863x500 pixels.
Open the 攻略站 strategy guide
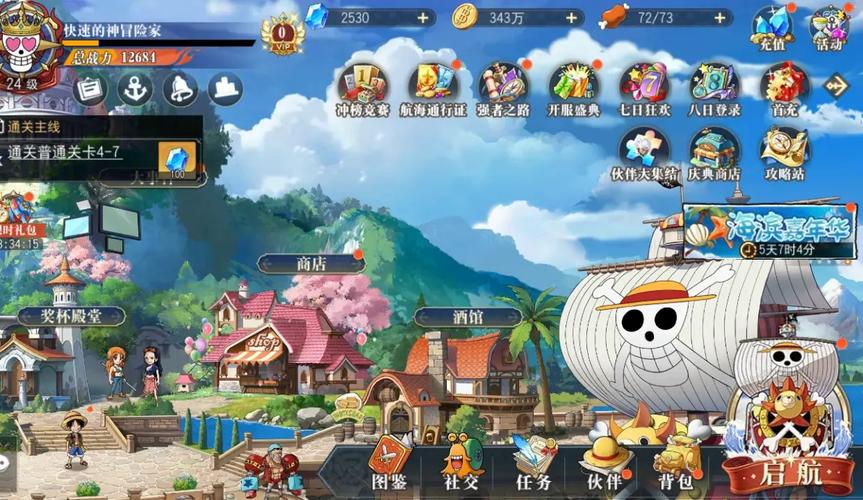(784, 152)
